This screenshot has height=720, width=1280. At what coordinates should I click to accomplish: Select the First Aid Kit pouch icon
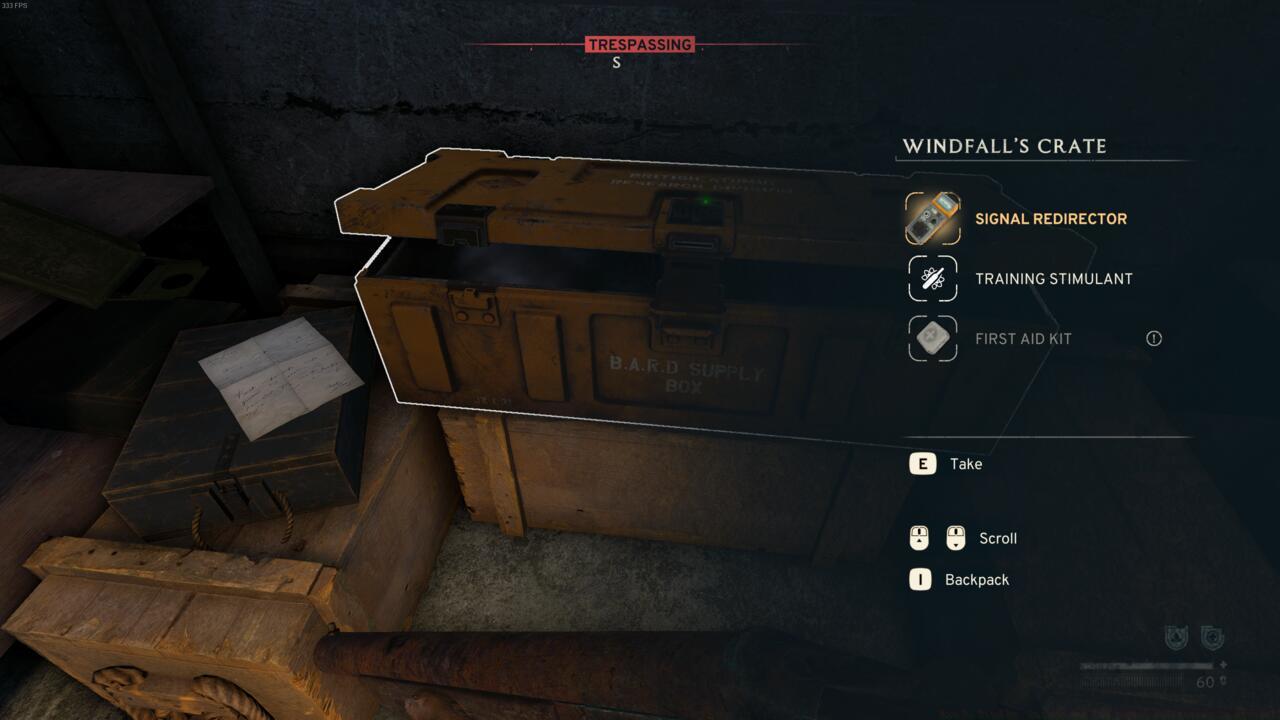(931, 339)
